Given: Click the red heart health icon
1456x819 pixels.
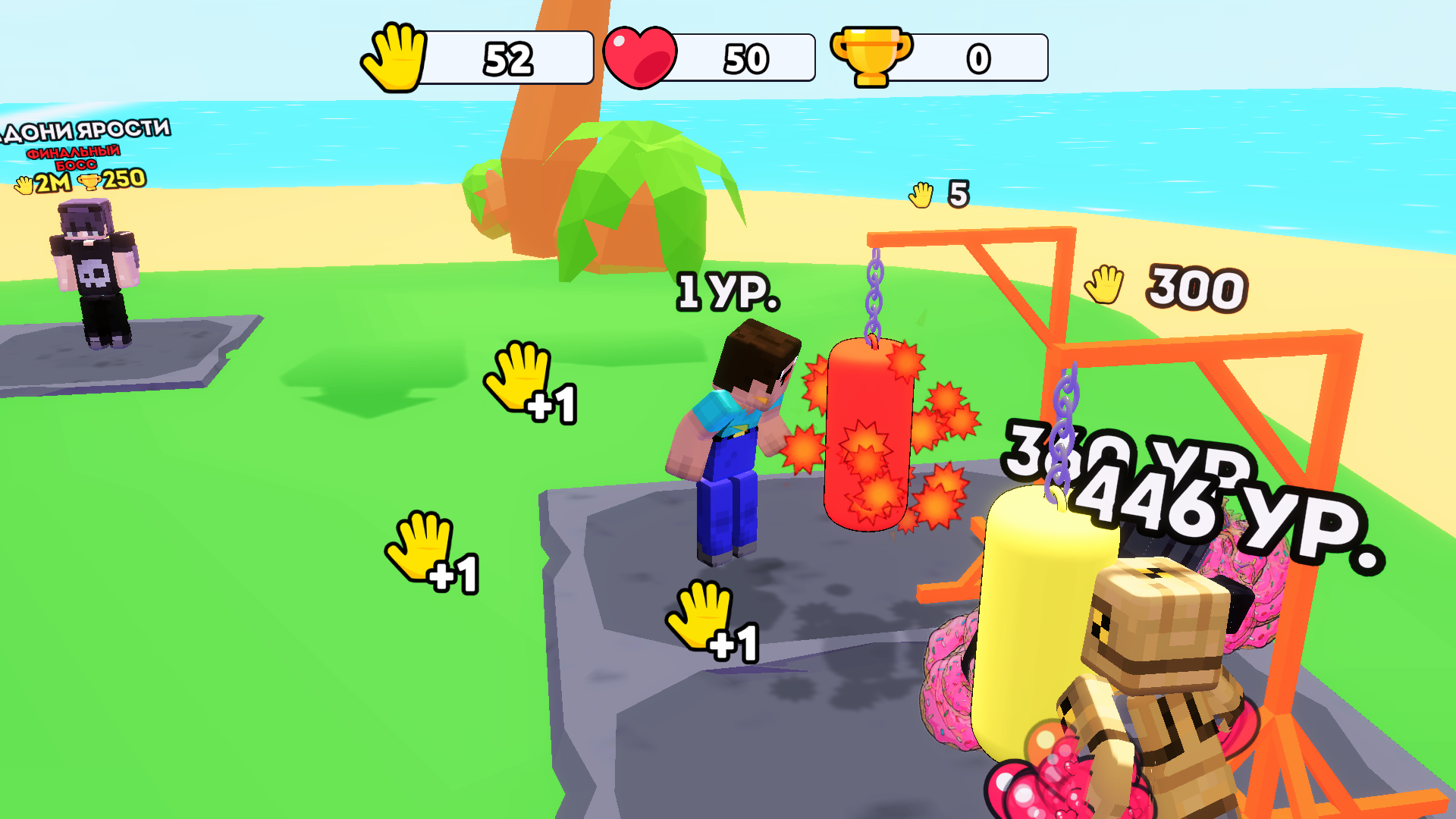Looking at the screenshot, I should pos(642,55).
